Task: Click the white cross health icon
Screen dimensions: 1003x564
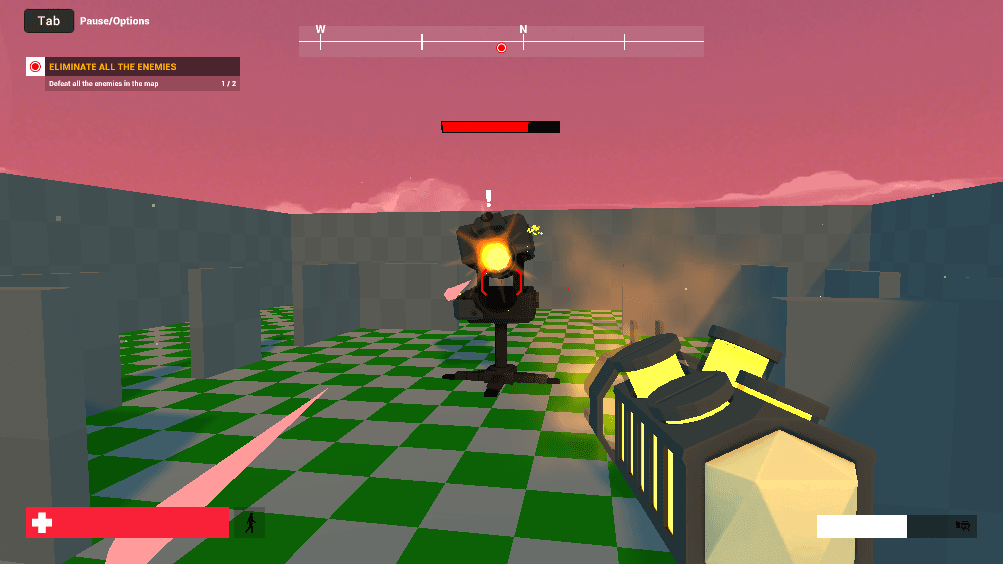Action: point(42,523)
